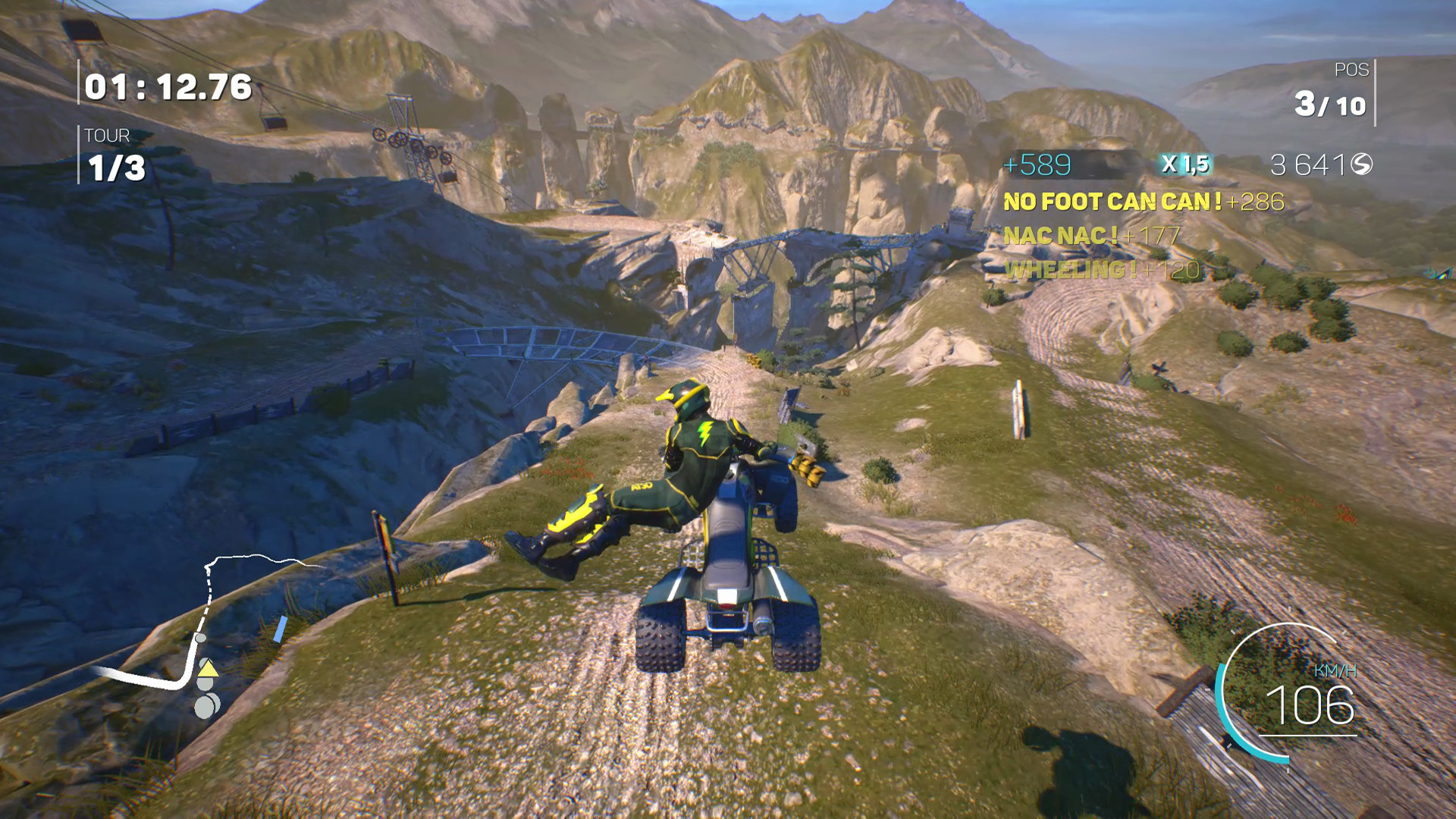Click the race timer showing 01:12.76
Screen dimensions: 1456x819
[x=167, y=86]
